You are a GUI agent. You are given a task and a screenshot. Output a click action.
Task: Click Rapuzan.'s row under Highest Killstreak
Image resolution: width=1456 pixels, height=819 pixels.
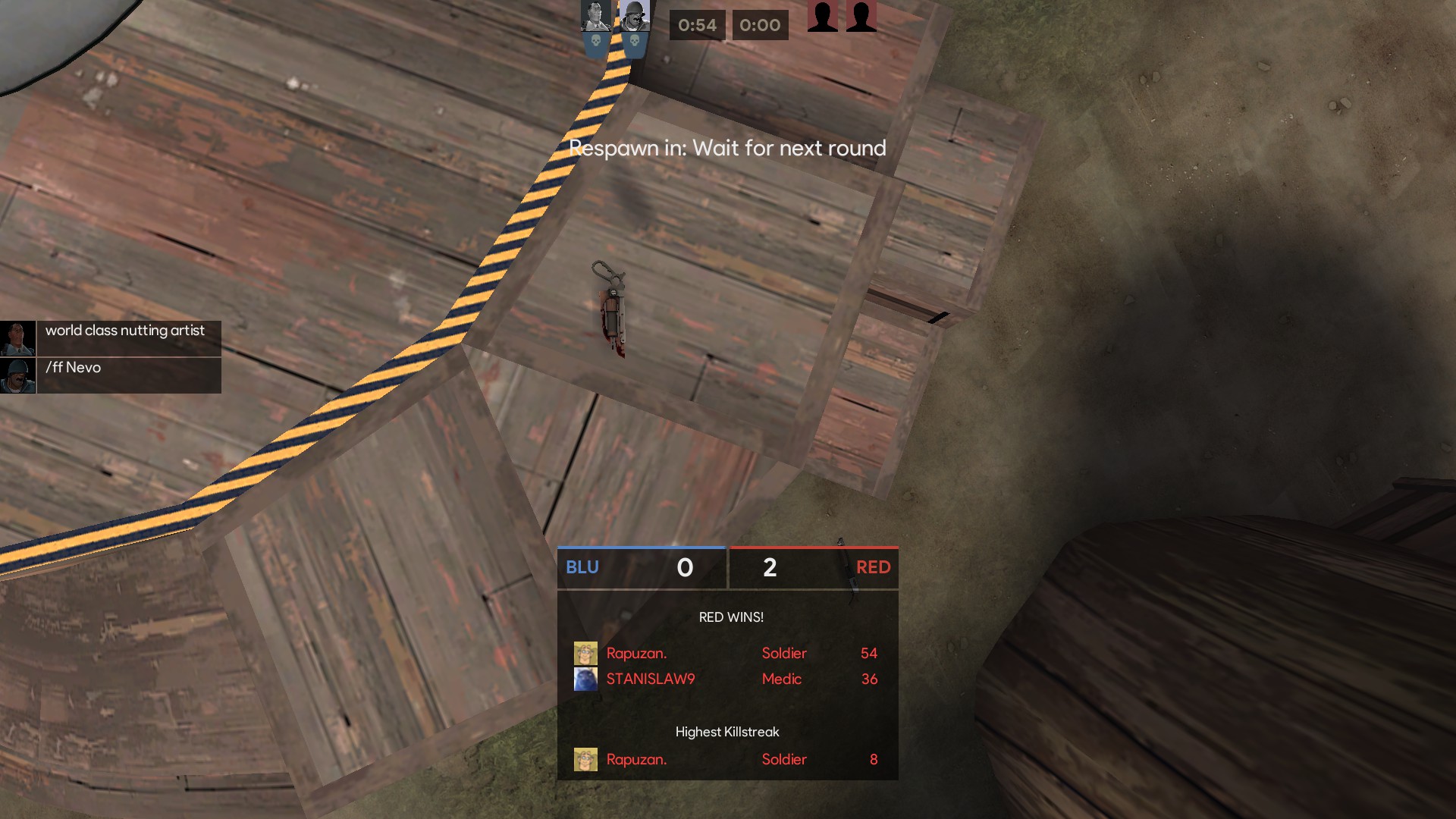coord(726,760)
